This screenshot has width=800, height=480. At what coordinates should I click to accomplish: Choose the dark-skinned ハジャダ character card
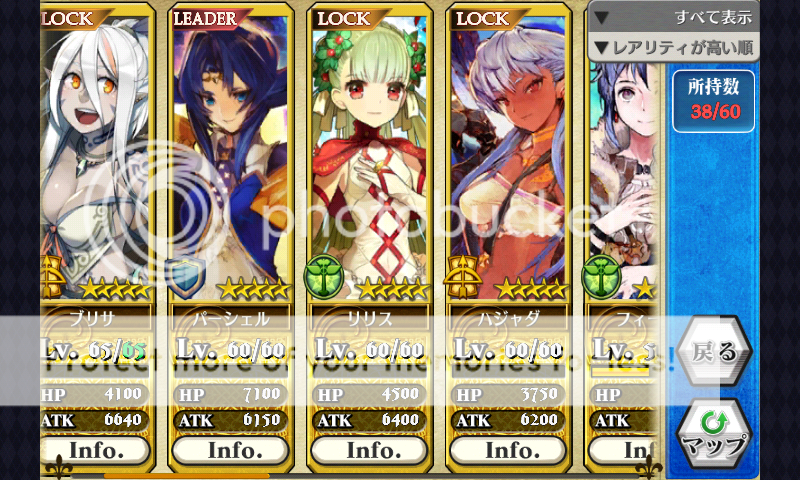click(x=511, y=160)
